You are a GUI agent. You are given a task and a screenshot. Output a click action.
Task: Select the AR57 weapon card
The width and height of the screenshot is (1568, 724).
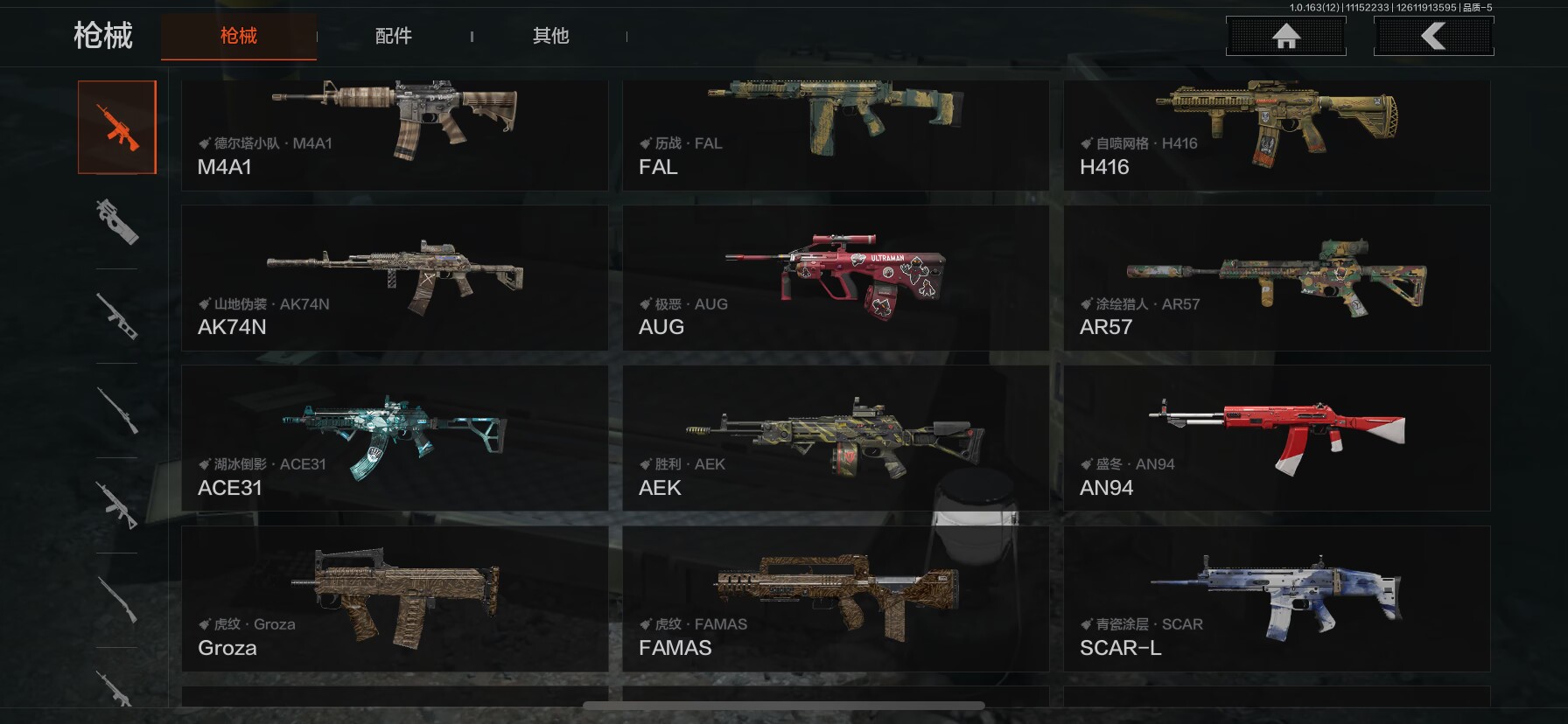click(x=1276, y=278)
